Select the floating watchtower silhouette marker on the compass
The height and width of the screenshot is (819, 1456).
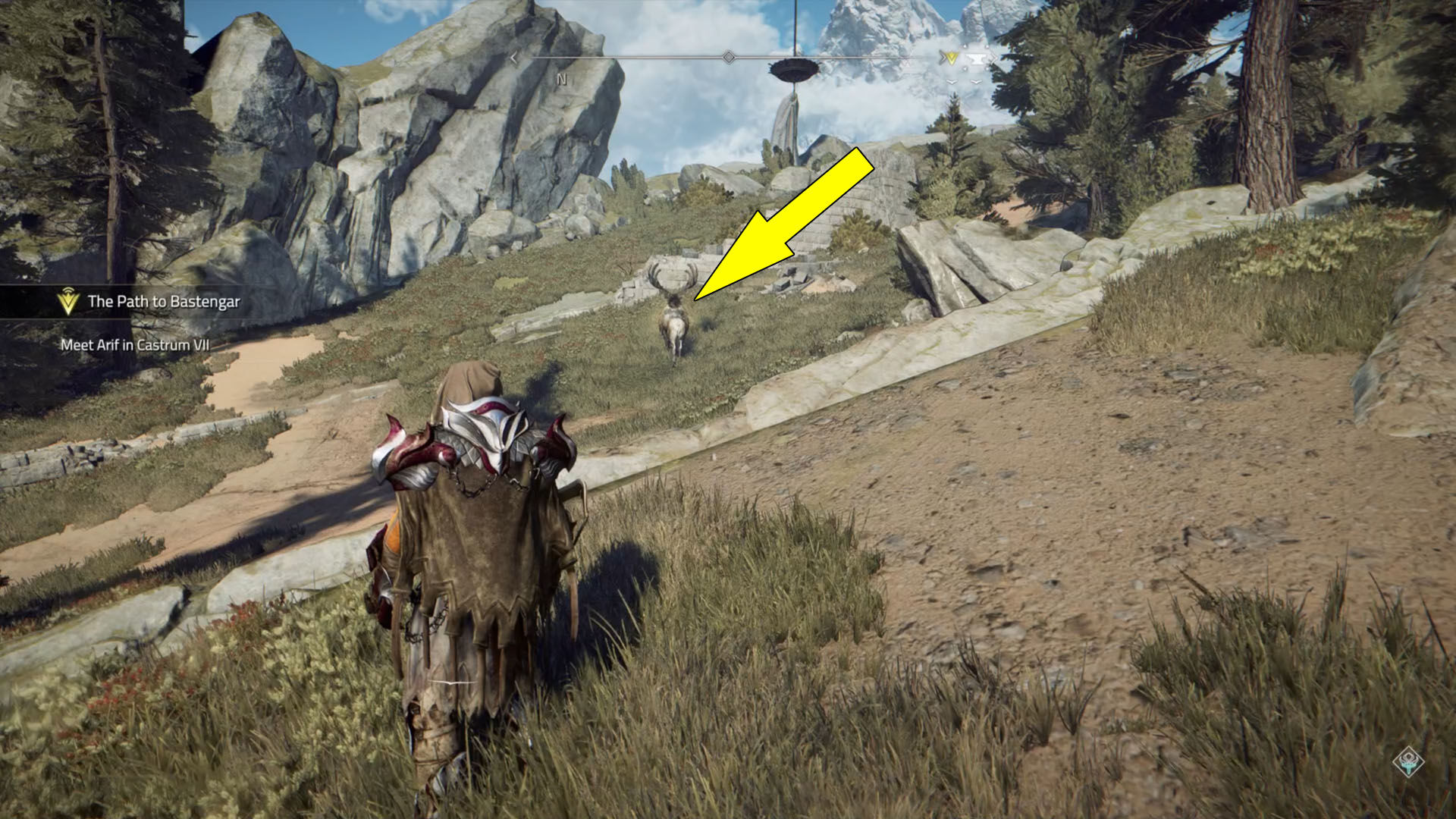[x=795, y=68]
